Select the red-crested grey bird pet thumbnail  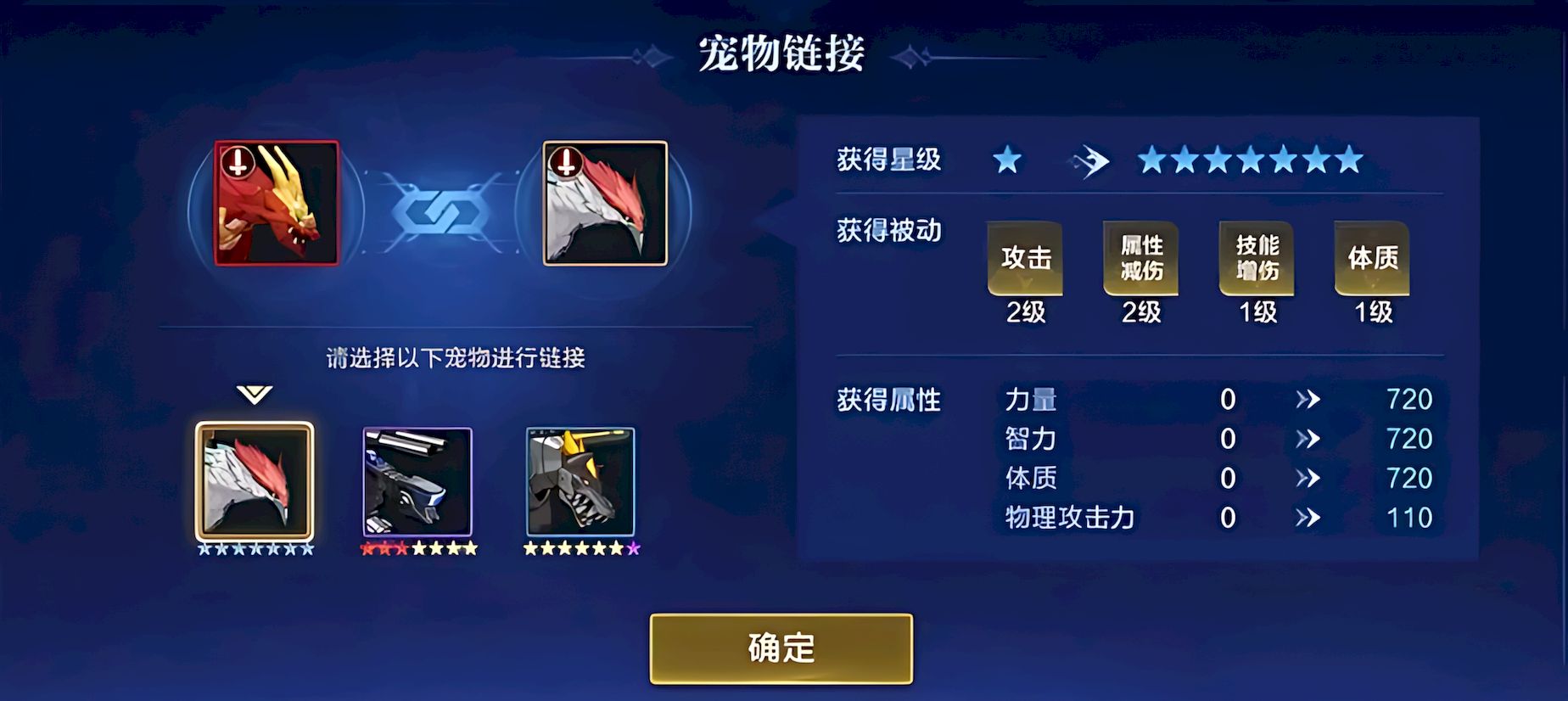click(255, 481)
